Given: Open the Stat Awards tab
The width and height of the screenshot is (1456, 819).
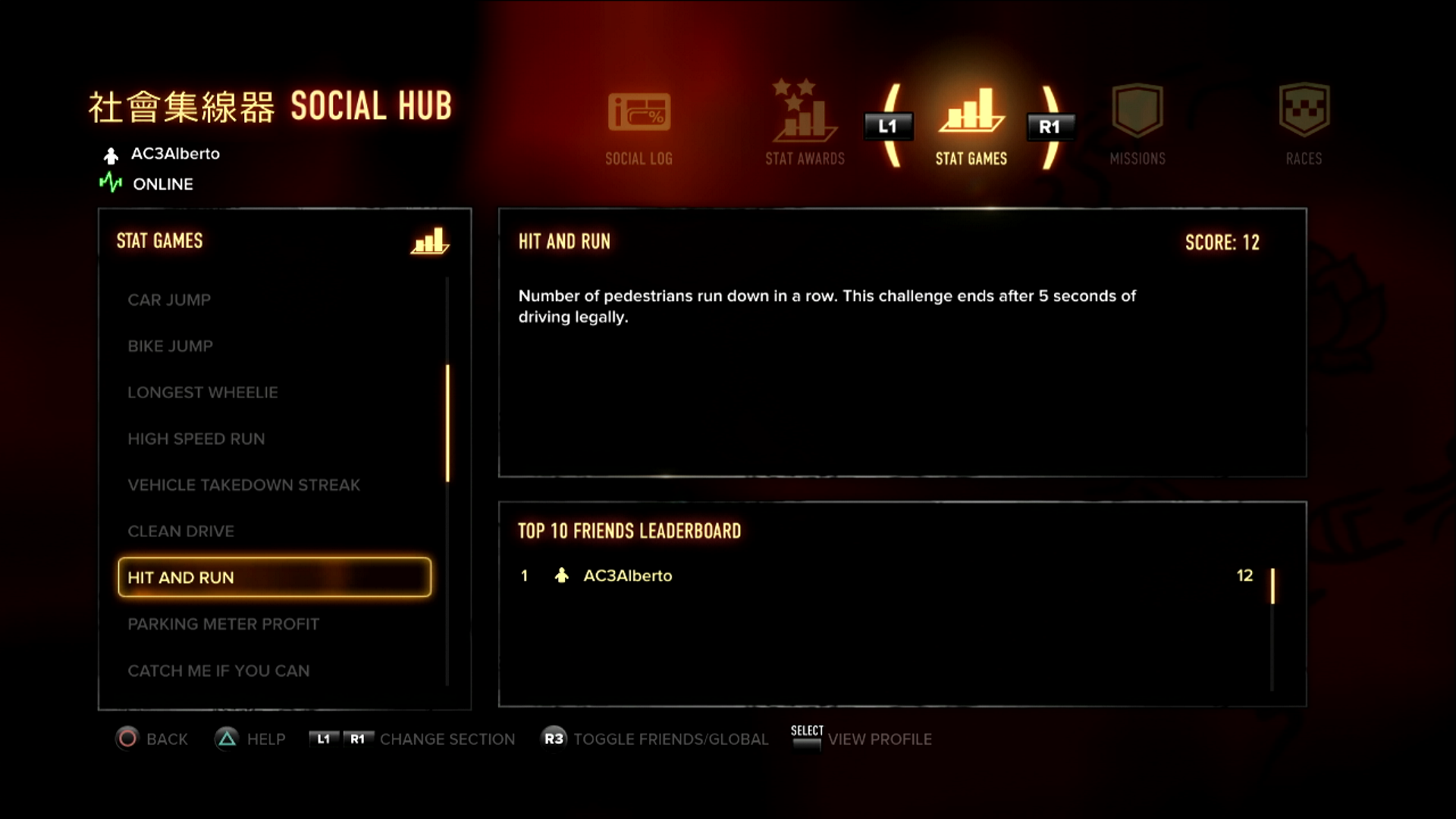Looking at the screenshot, I should [x=805, y=124].
